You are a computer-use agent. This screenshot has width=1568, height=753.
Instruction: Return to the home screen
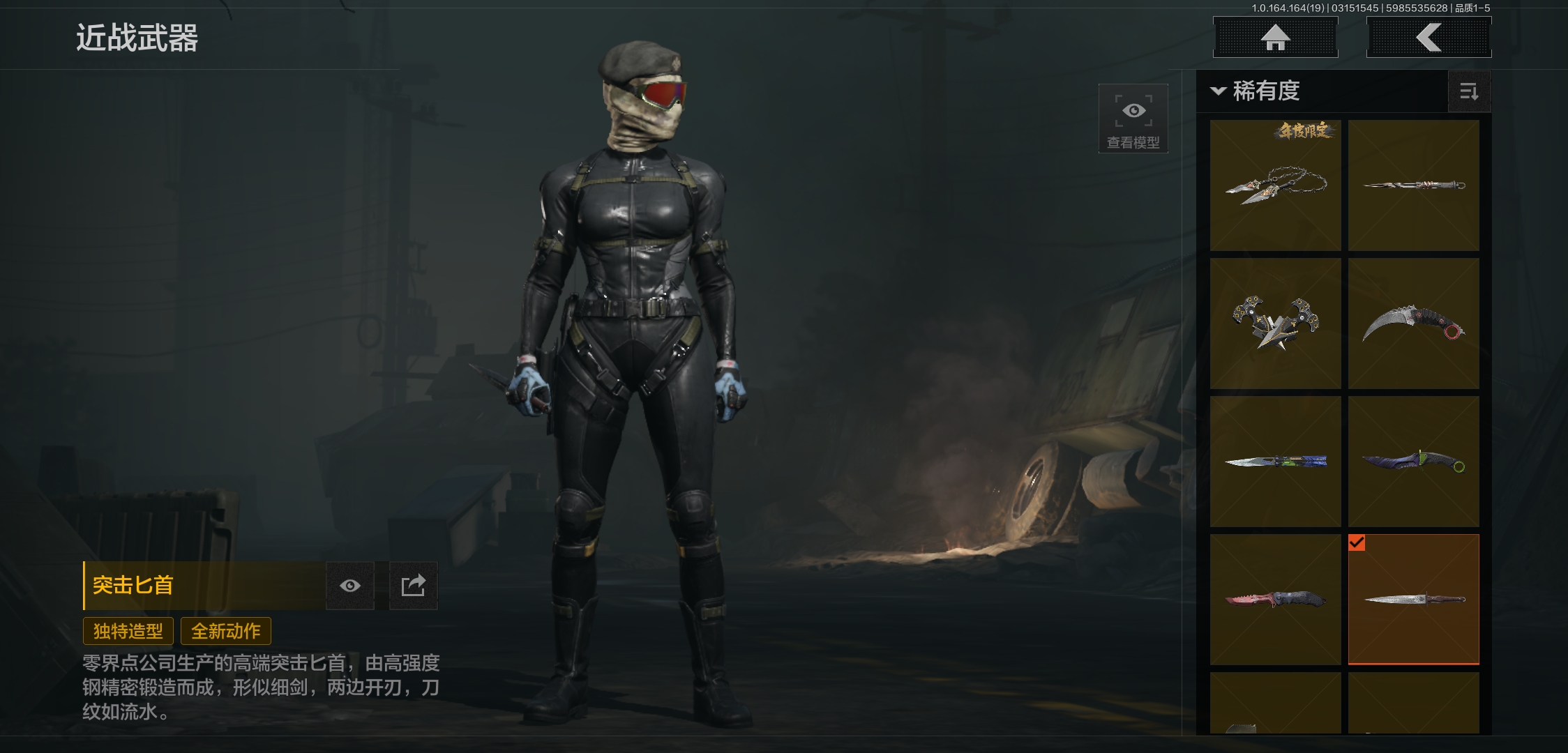click(x=1275, y=38)
